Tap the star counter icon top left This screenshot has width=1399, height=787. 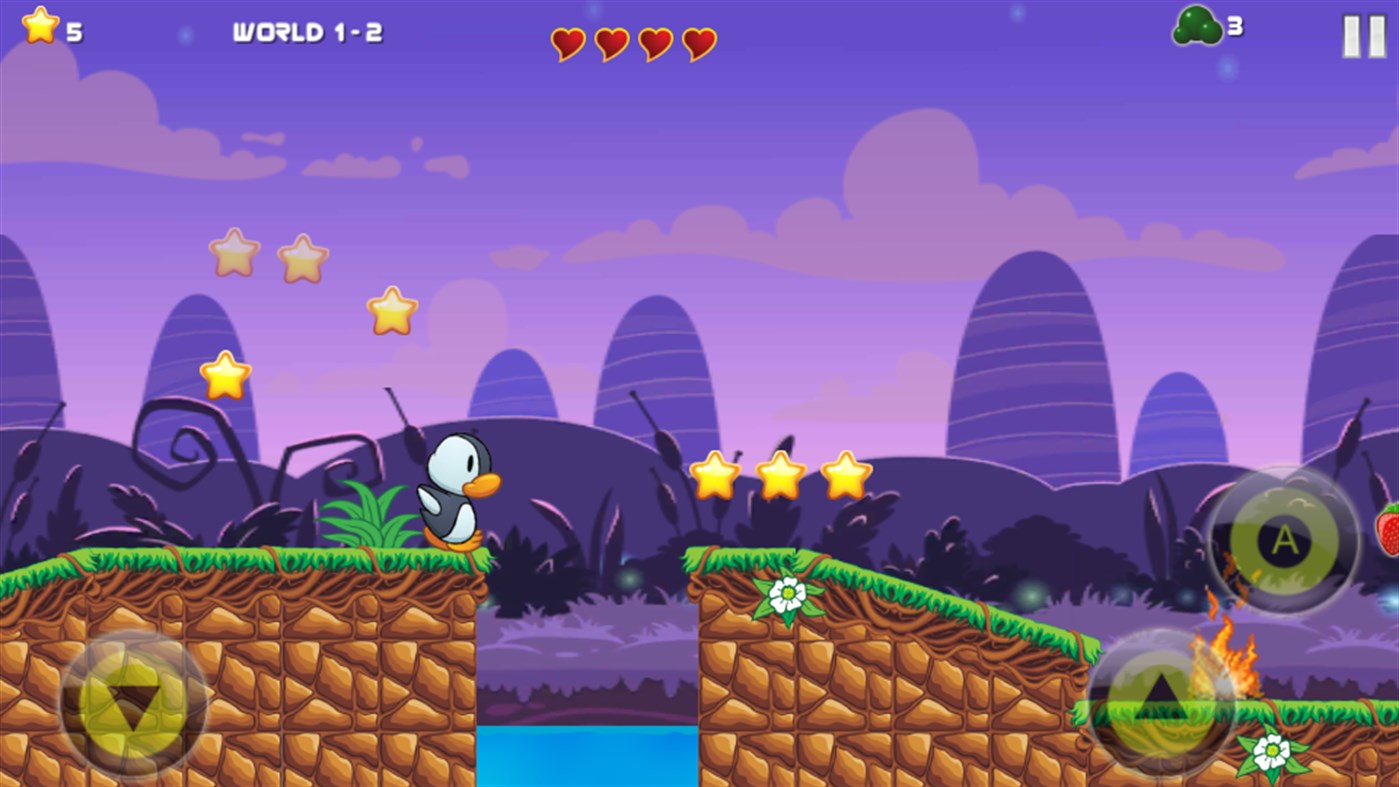(x=39, y=25)
